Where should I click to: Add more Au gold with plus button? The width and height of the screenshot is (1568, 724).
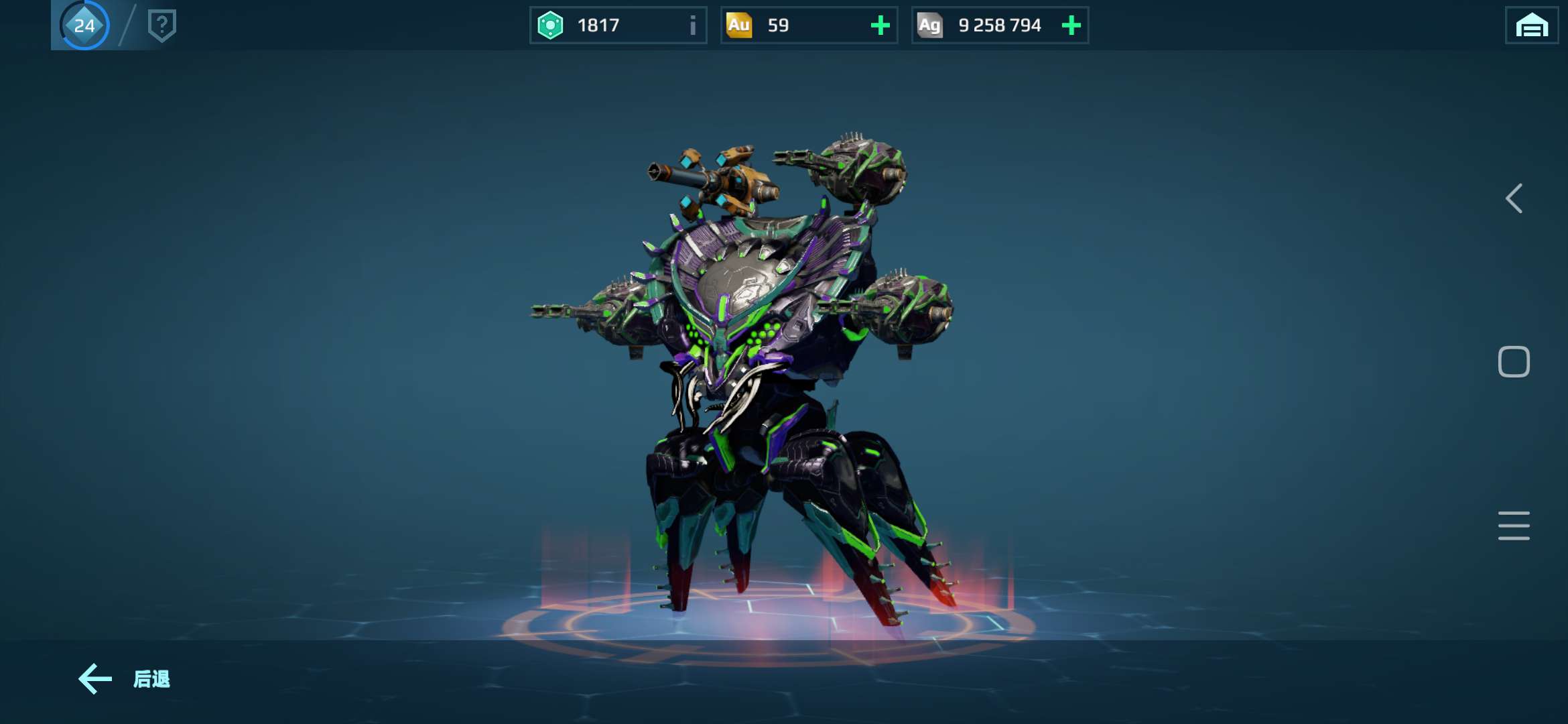(880, 25)
